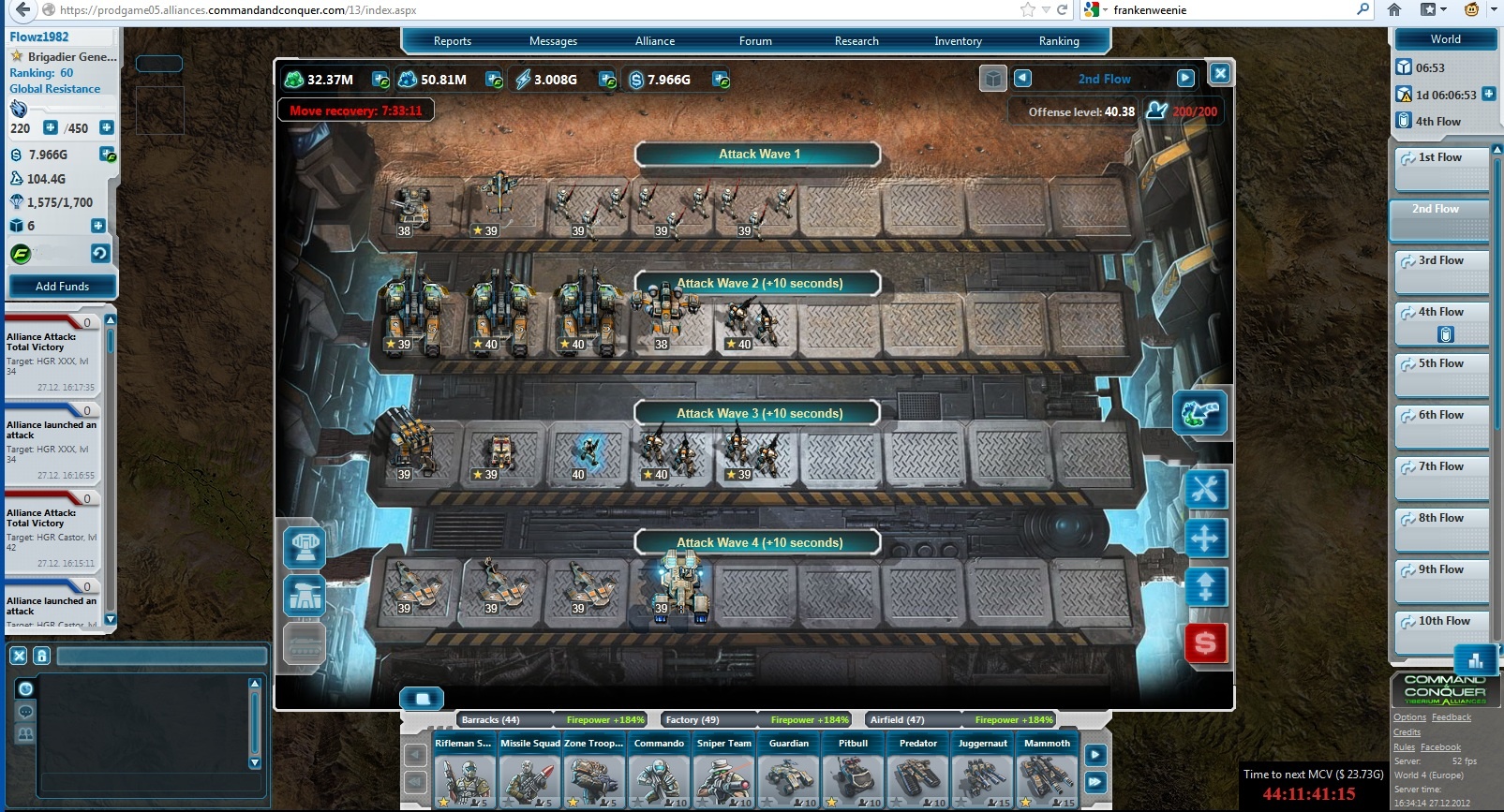Viewport: 1504px width, 812px height.
Task: Open the Feedback link
Action: pyautogui.click(x=1451, y=717)
